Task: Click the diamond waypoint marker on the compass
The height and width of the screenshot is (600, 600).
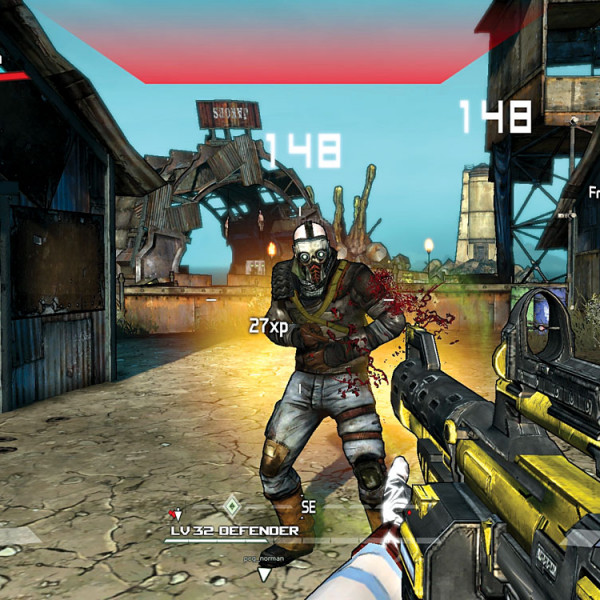Action: (231, 505)
